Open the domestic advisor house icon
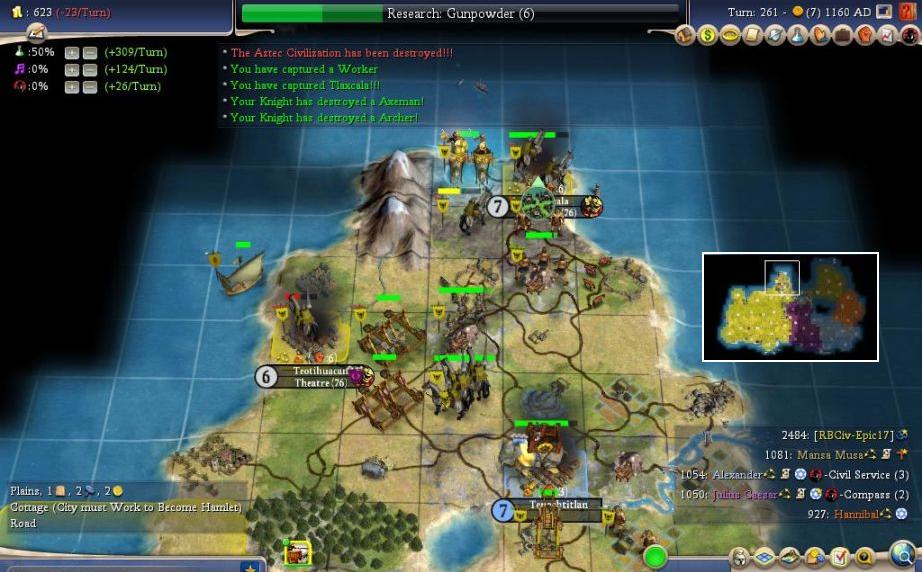This screenshot has height=572, width=922. 686,36
